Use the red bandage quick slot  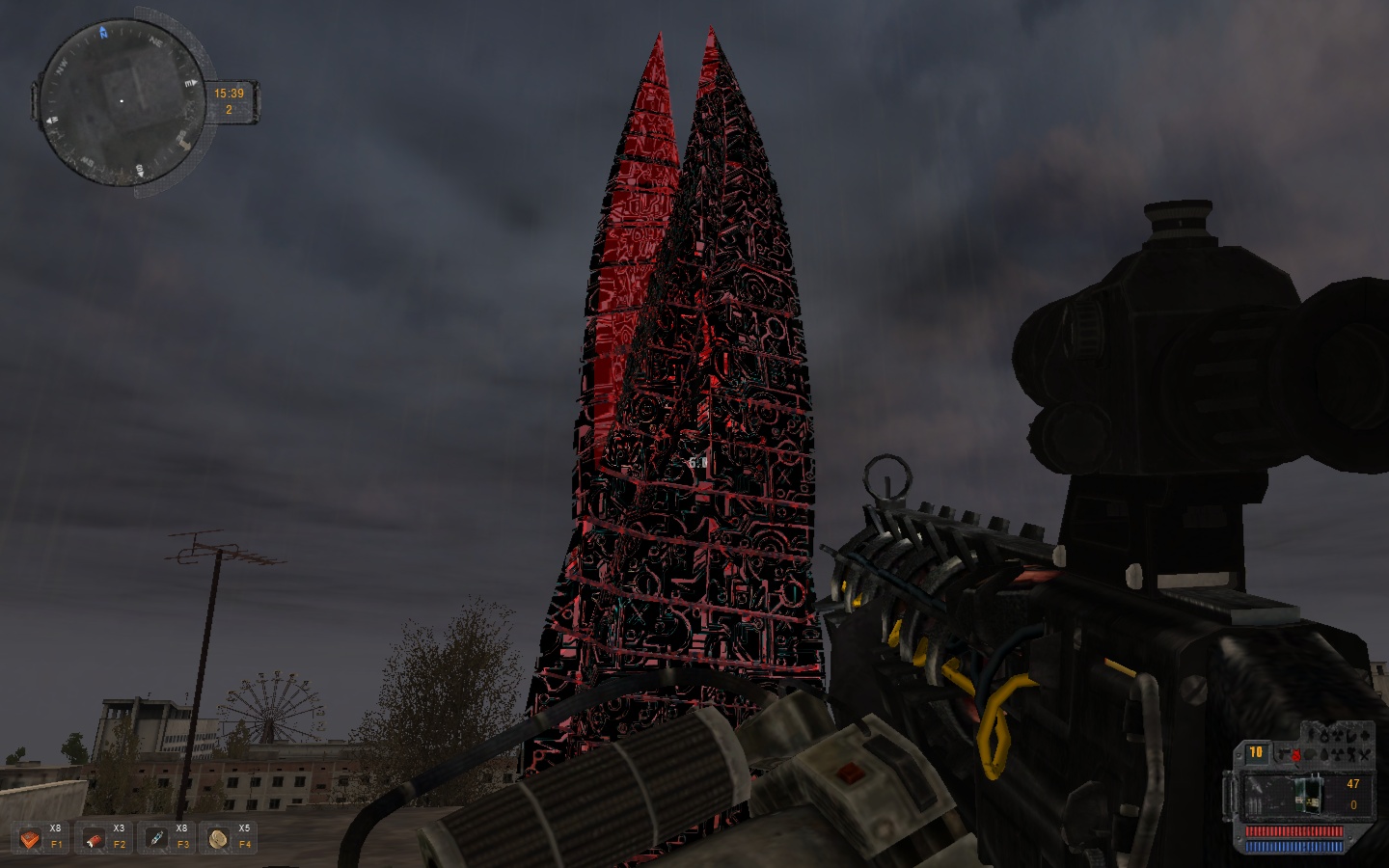95,839
